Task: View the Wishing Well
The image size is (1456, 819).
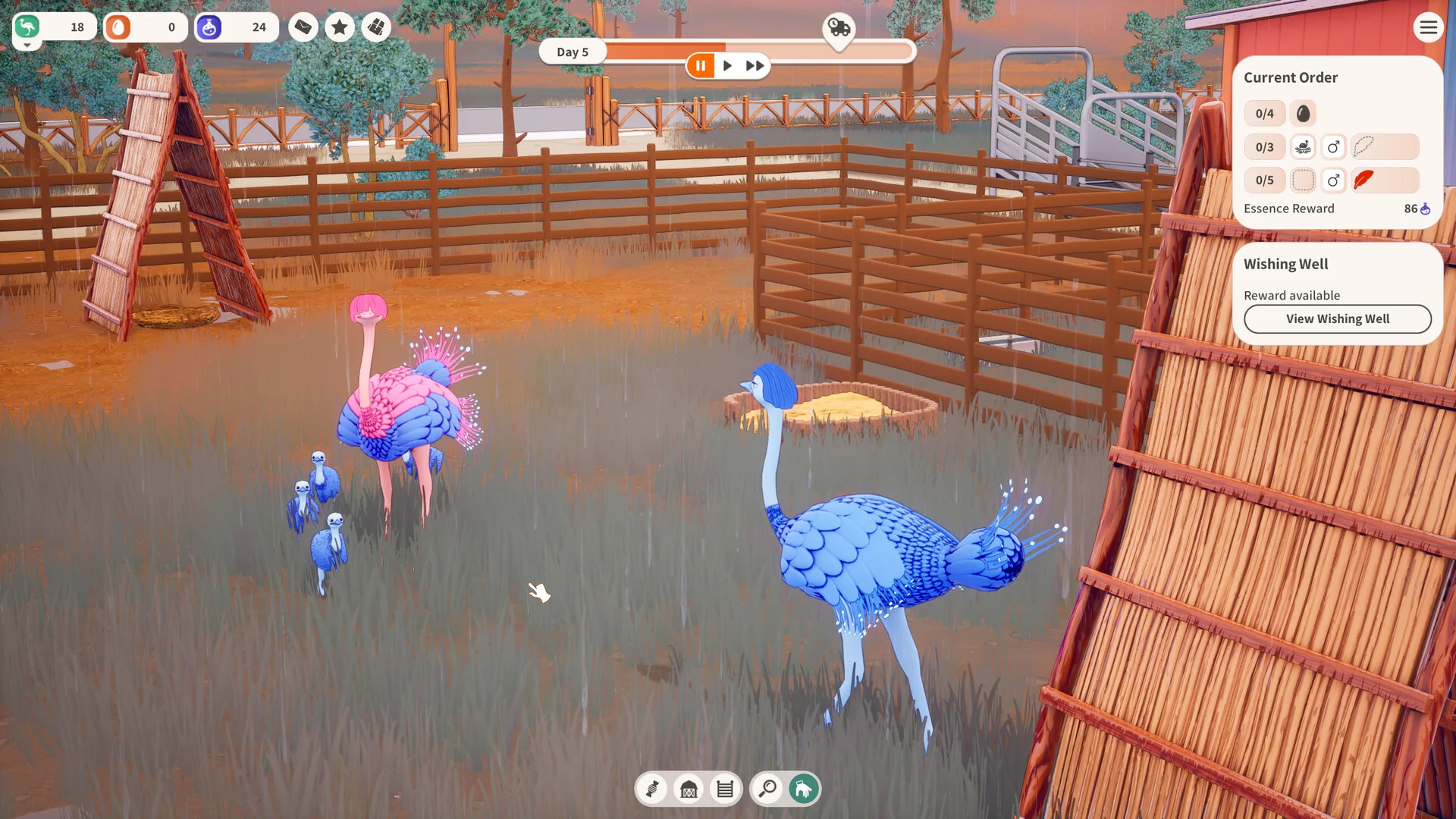Action: click(1337, 319)
